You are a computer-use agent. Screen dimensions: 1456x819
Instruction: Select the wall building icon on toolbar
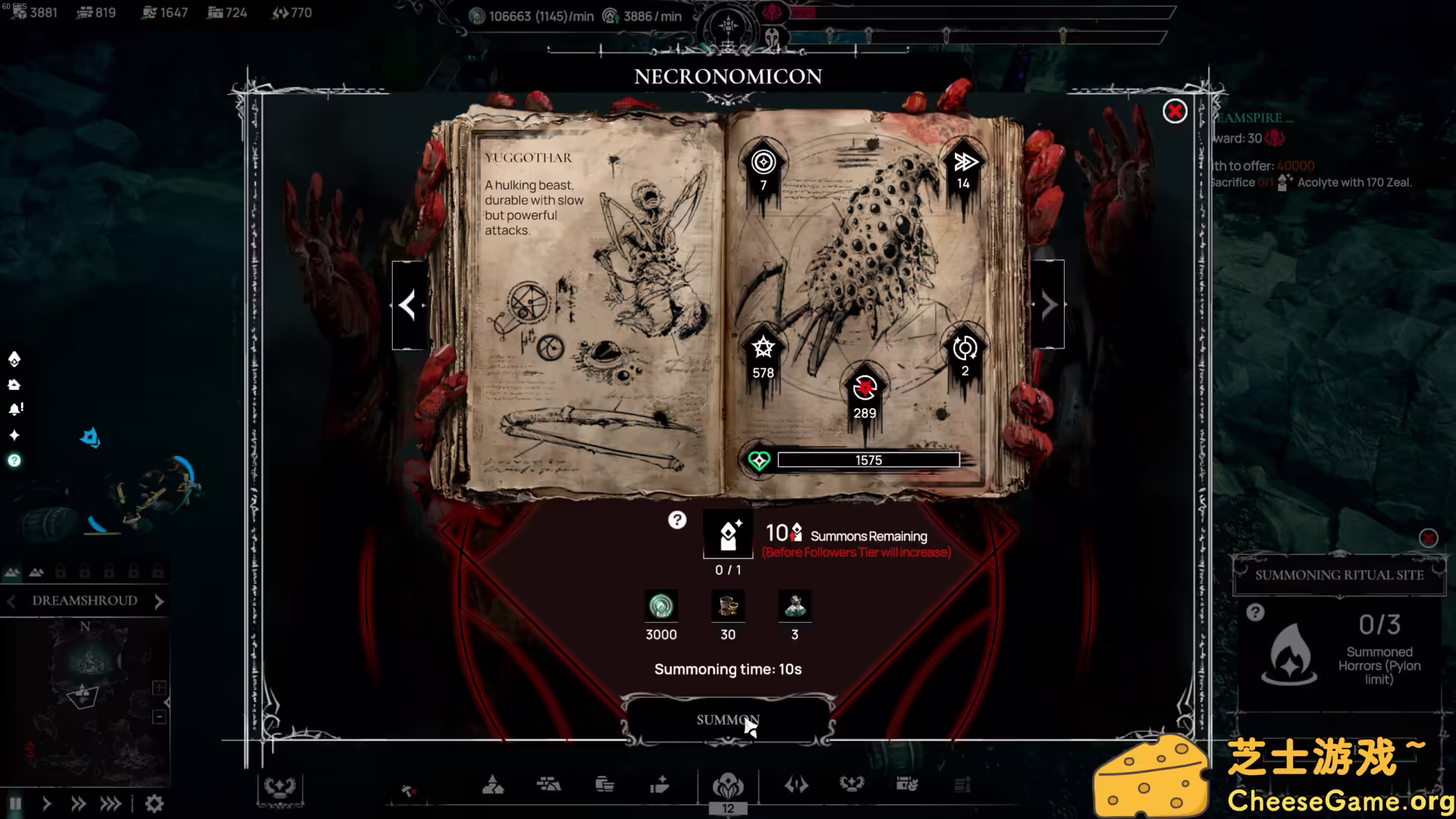550,785
